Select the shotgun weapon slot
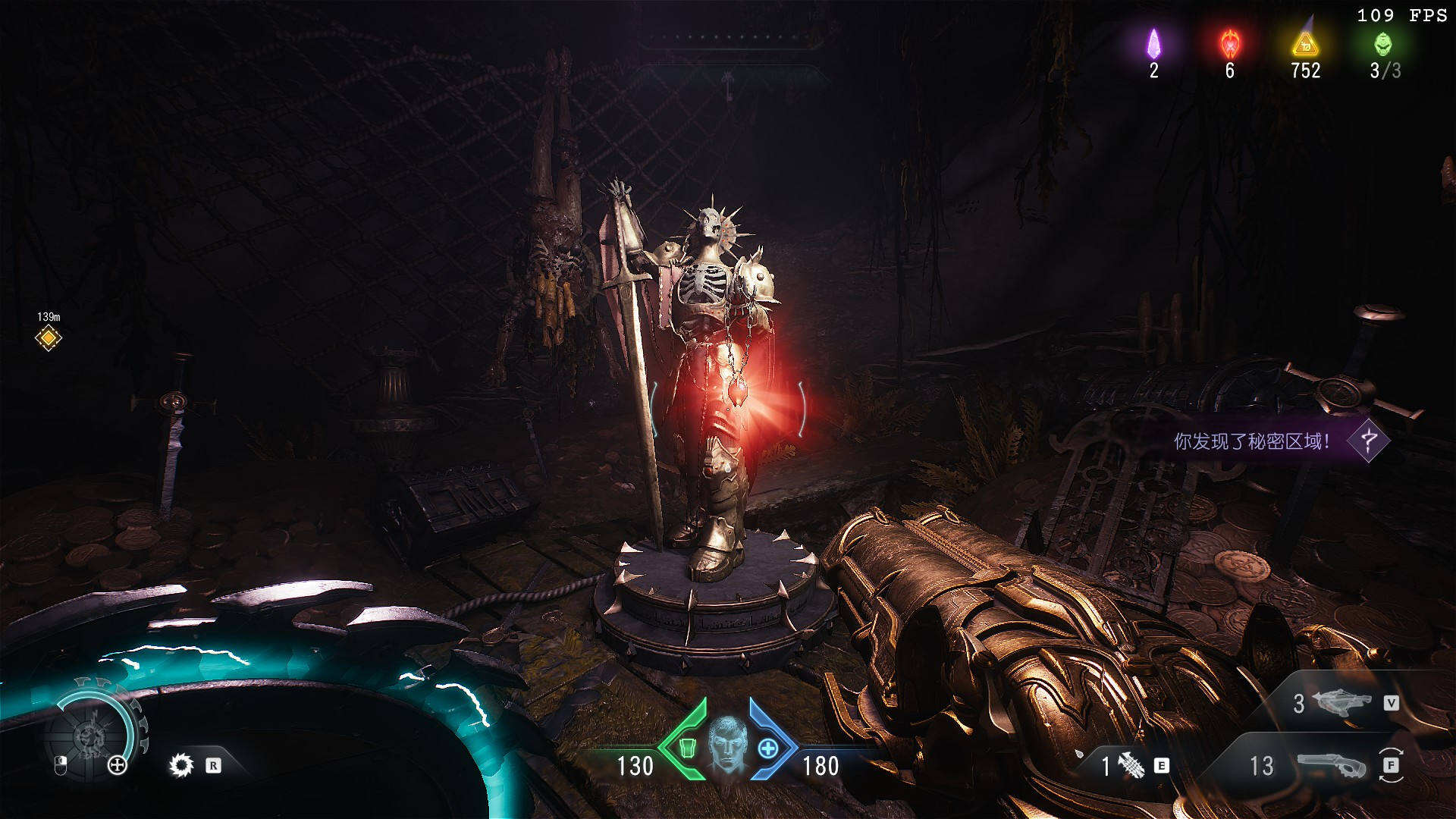Viewport: 1456px width, 819px height. [1331, 766]
